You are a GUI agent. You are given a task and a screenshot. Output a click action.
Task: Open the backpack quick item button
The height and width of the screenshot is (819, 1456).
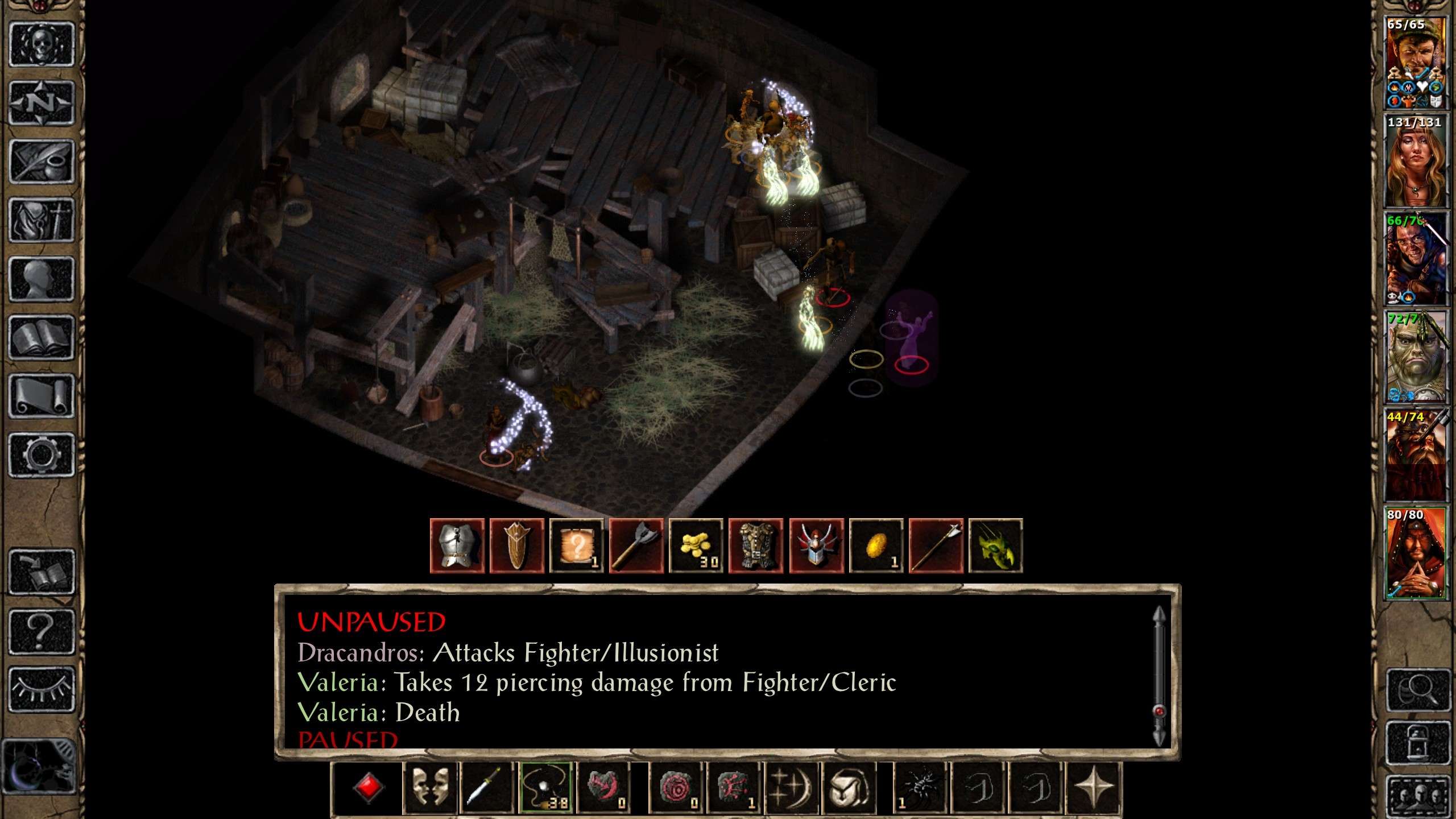point(849,788)
